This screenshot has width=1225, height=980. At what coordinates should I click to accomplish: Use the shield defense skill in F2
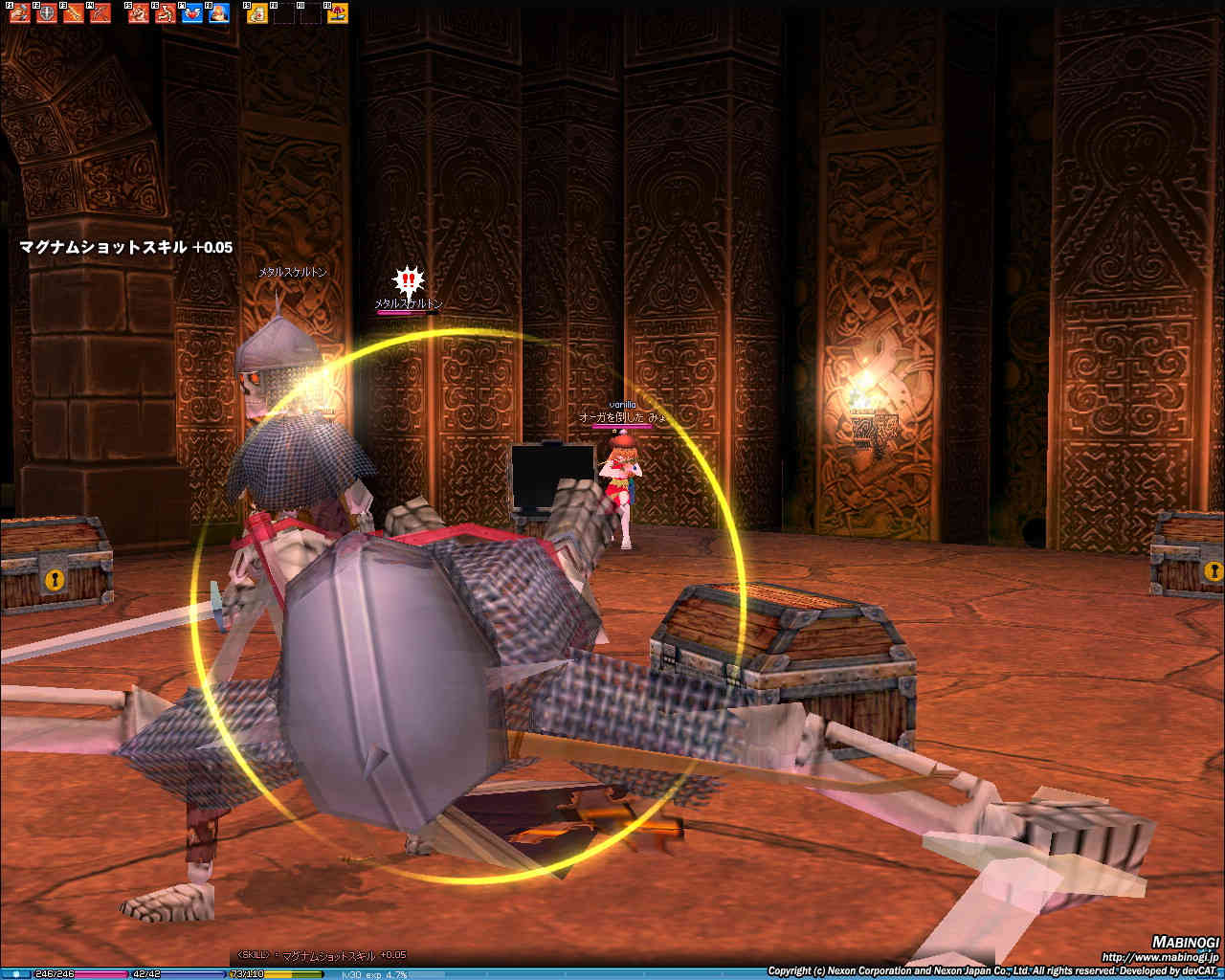click(x=46, y=13)
